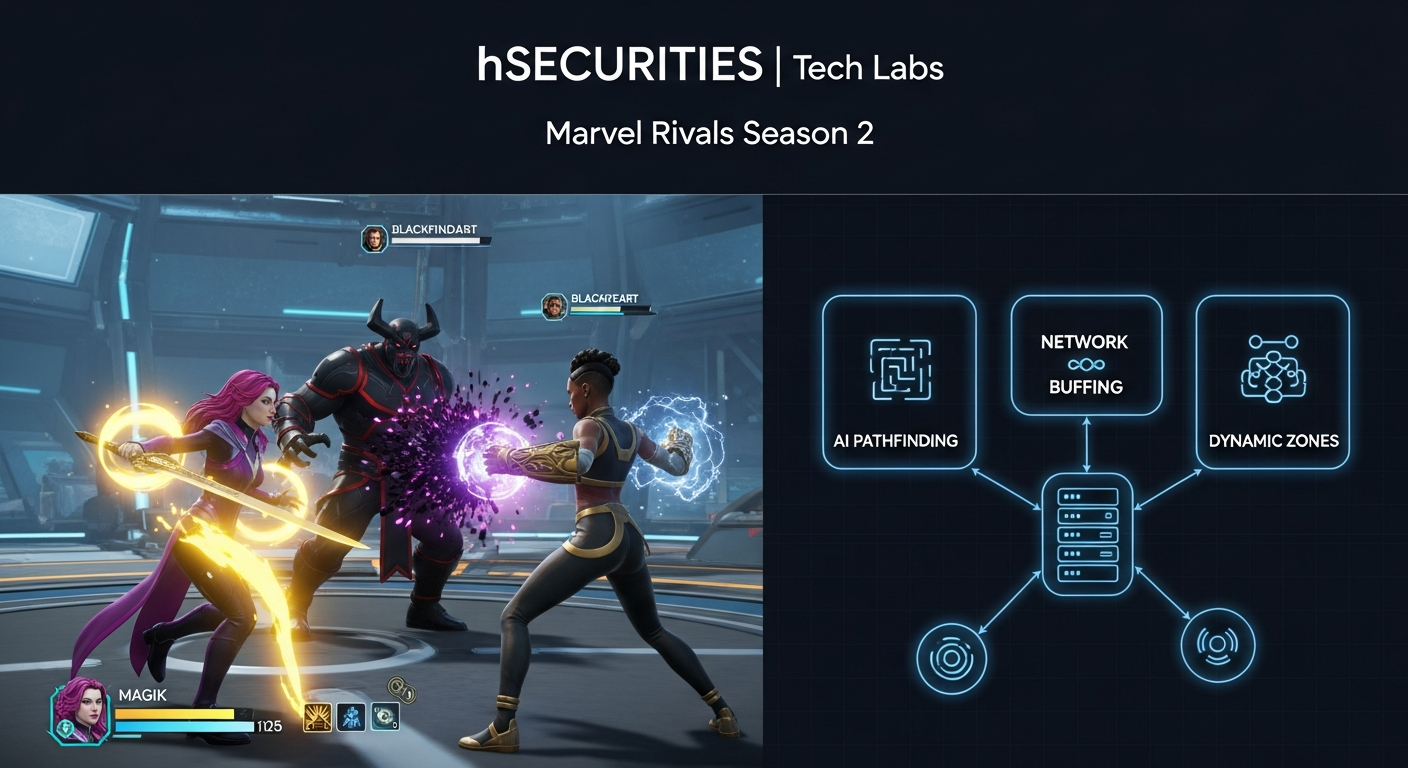Viewport: 1408px width, 768px height.
Task: Click Magik's character portrait
Action: 82,713
